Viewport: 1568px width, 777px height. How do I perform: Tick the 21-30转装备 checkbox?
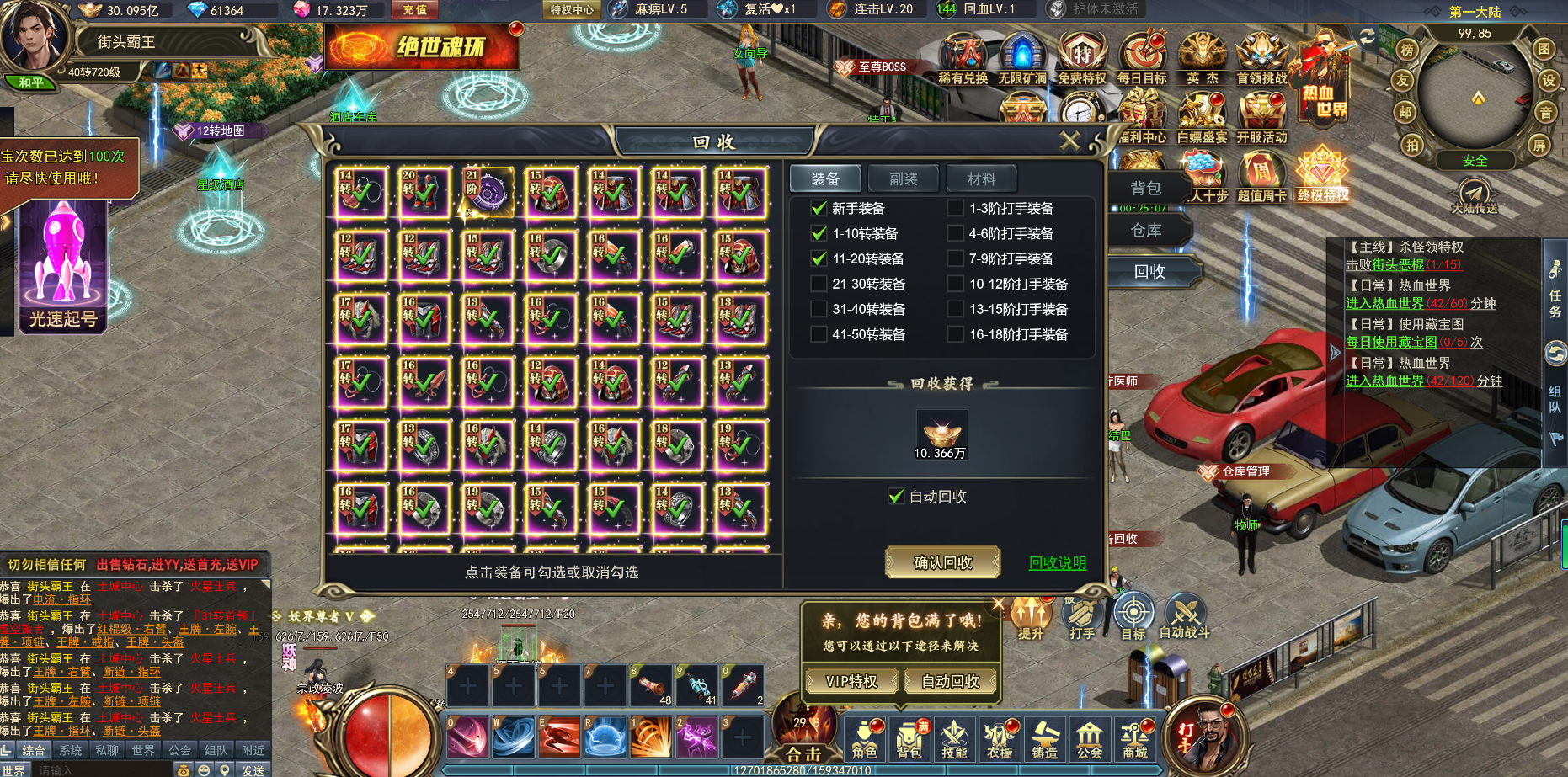click(x=819, y=284)
